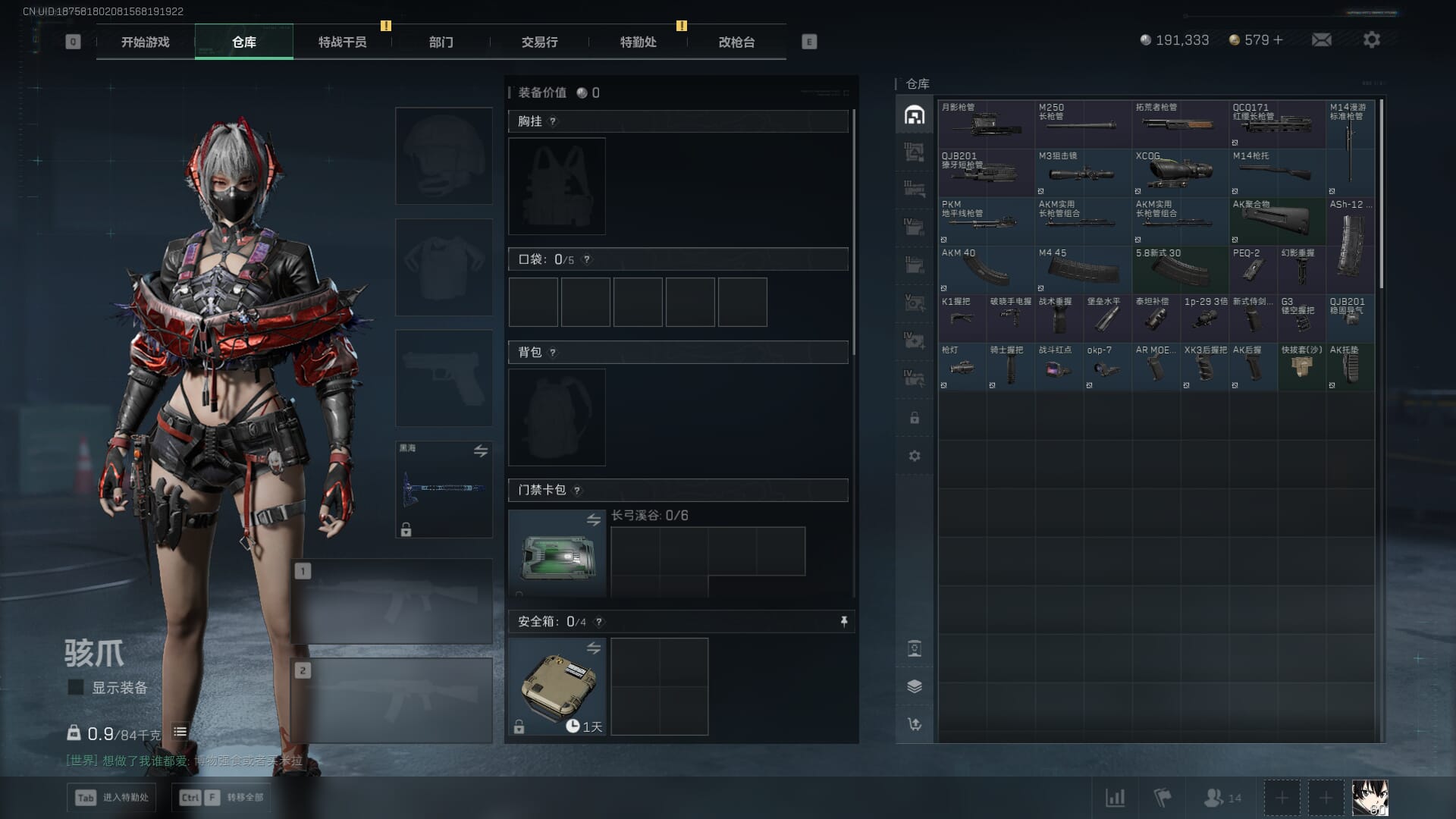Switch to the 改枪台 tab
Viewport: 1456px width, 819px height.
point(736,42)
